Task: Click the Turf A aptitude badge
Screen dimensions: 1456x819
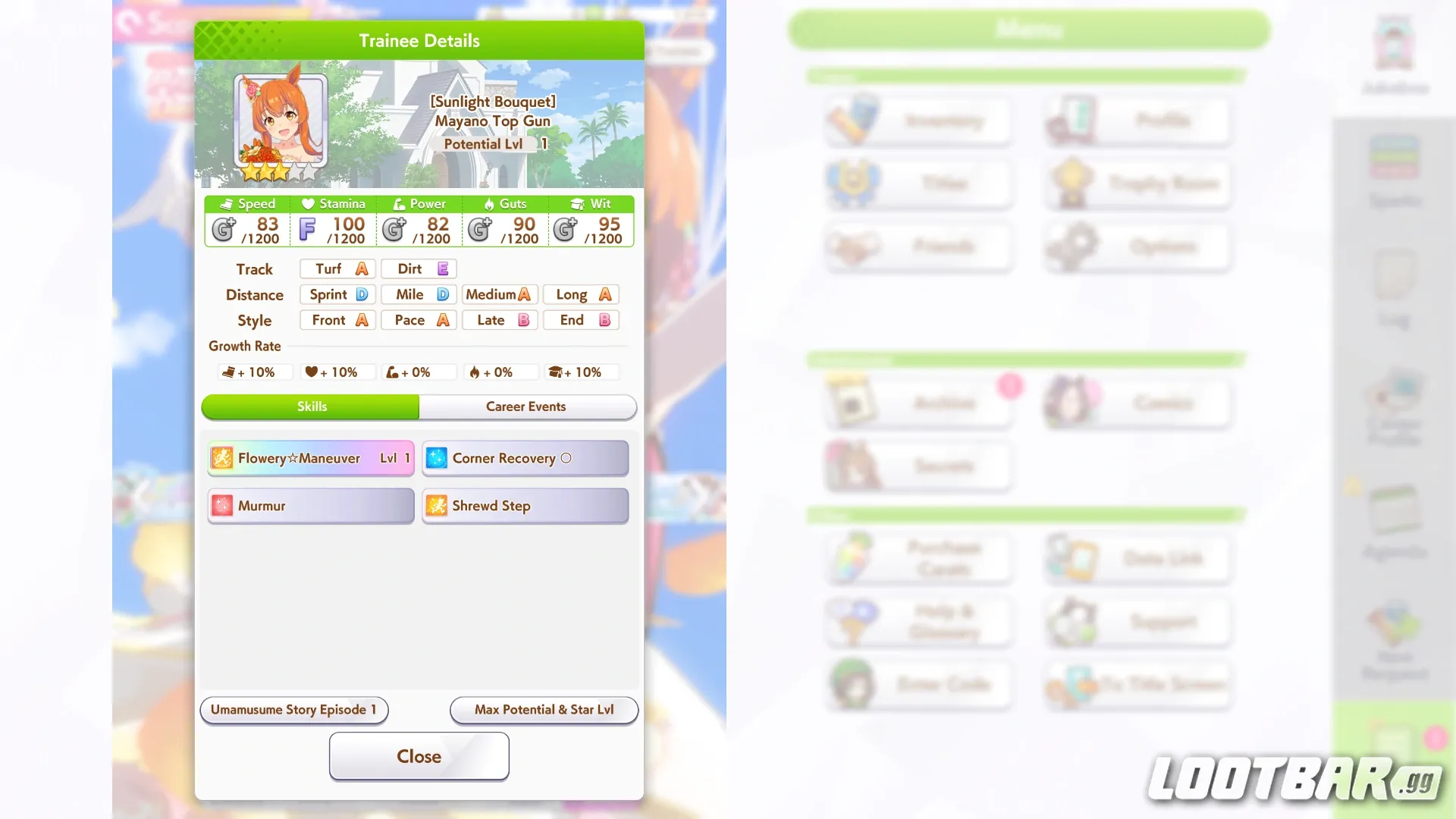Action: click(x=337, y=268)
